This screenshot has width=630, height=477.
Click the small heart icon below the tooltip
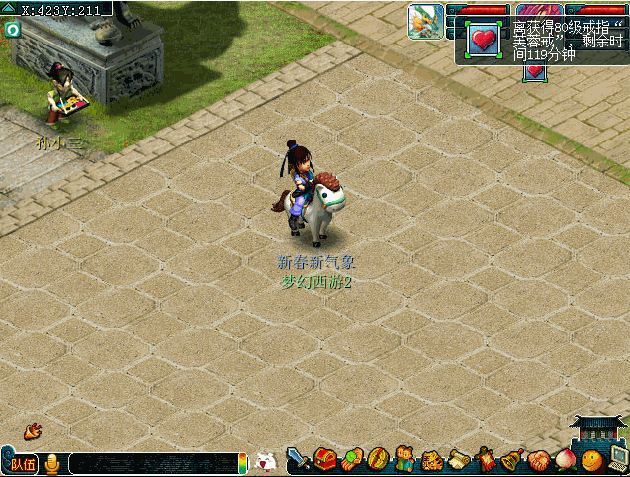pyautogui.click(x=535, y=72)
